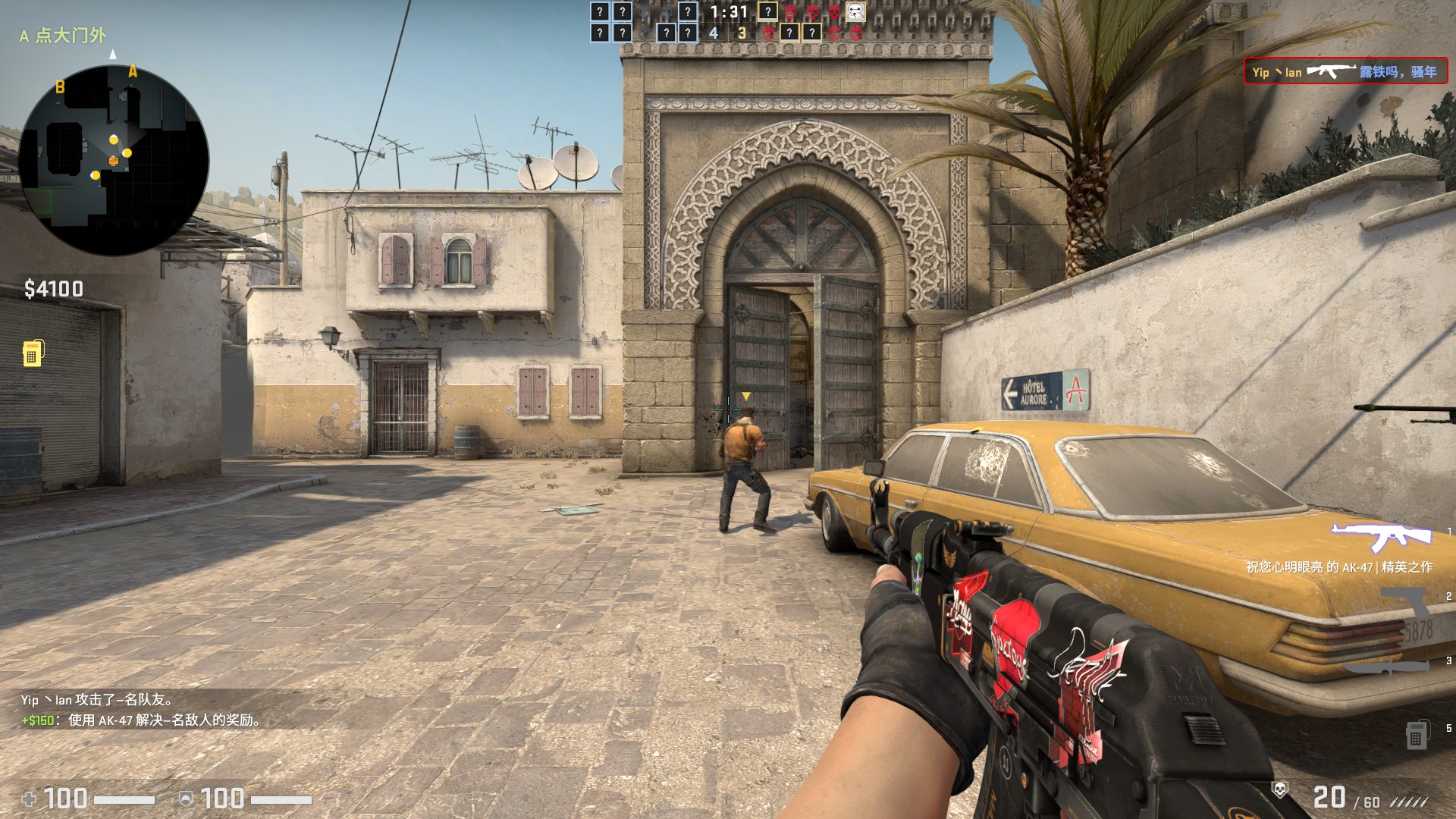The width and height of the screenshot is (1456, 819).
Task: Click bomb site A marker on the radar
Action: pos(133,72)
